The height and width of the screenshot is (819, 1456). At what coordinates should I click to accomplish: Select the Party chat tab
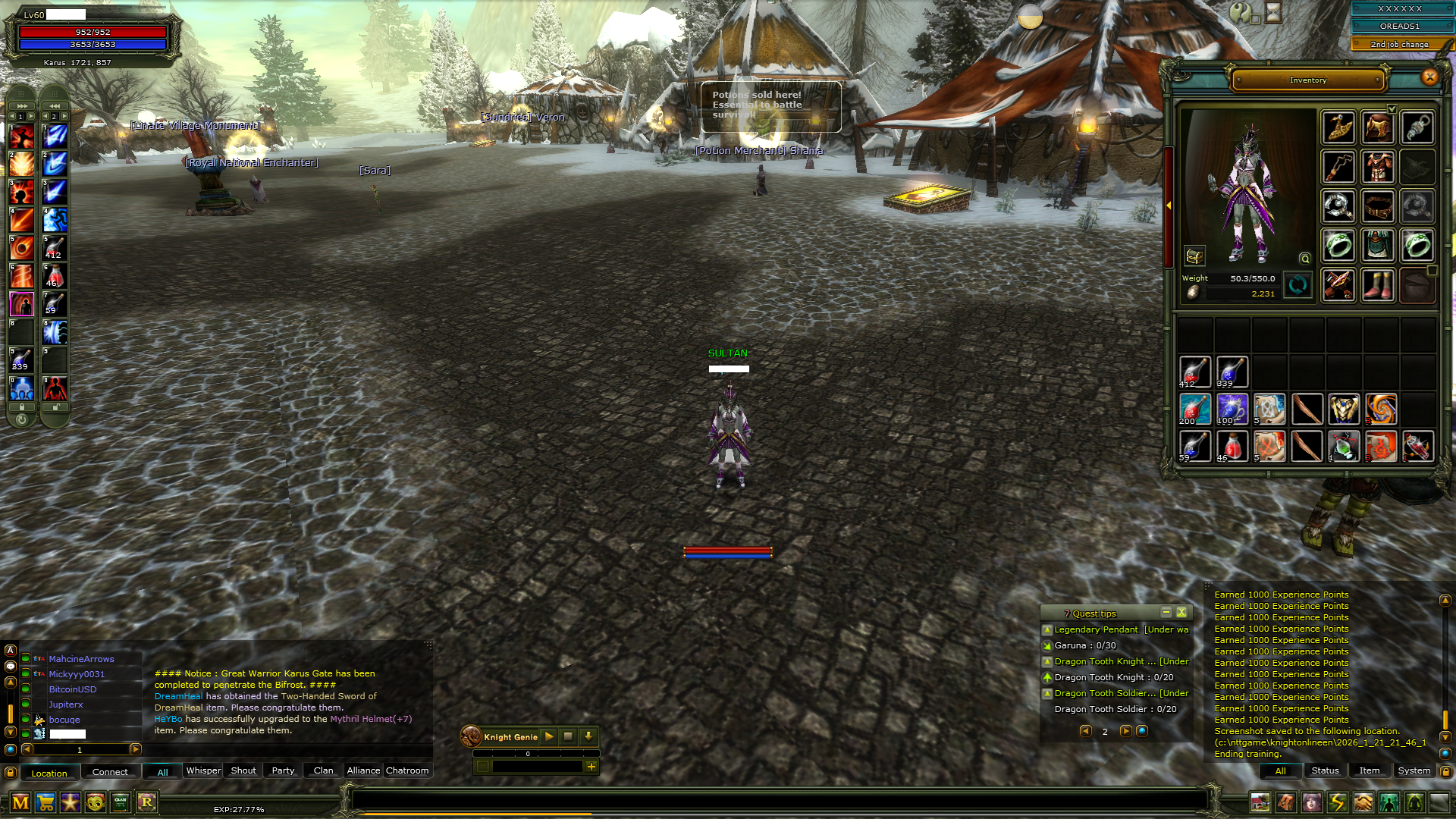pyautogui.click(x=283, y=770)
